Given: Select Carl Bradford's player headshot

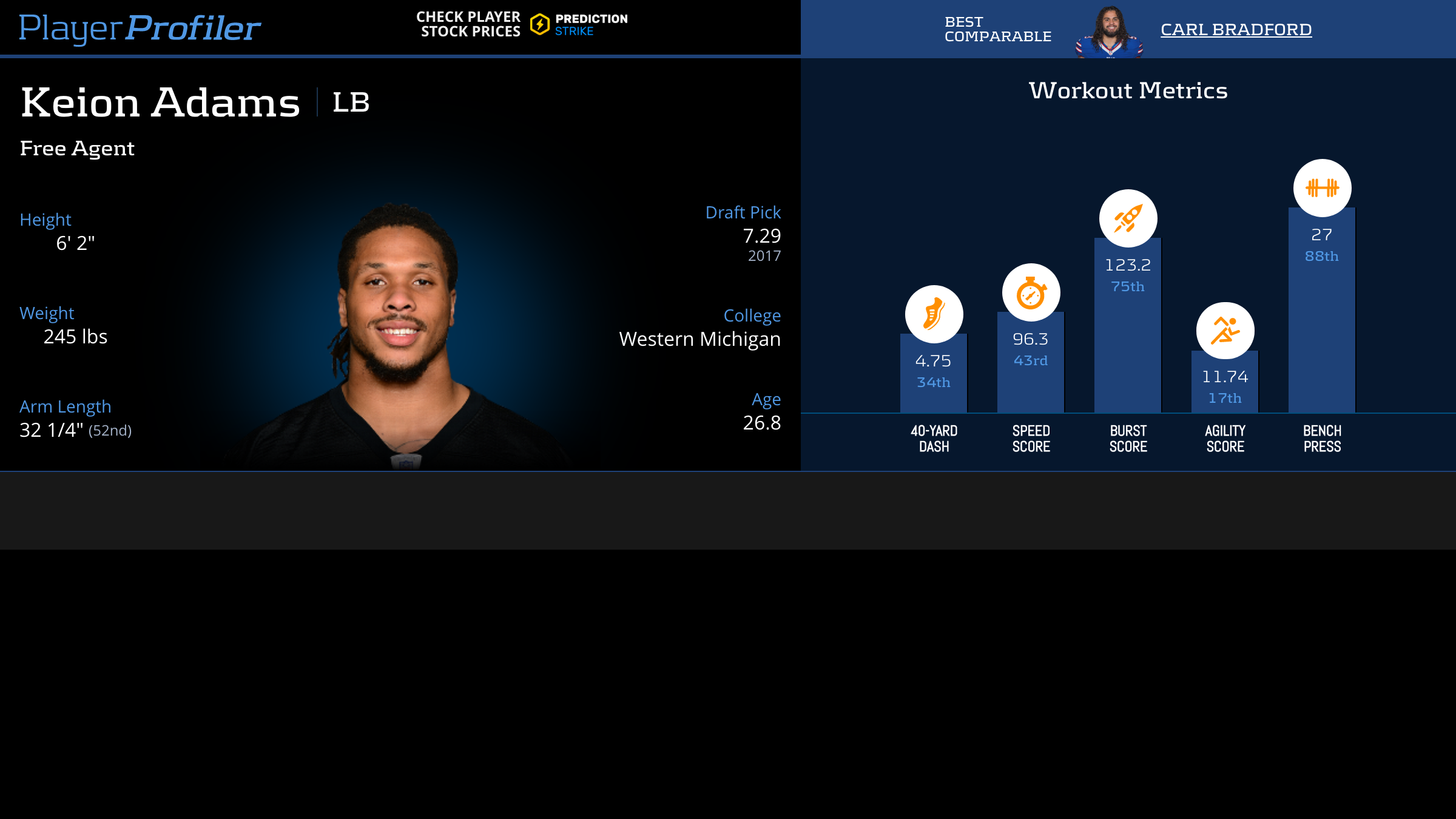Looking at the screenshot, I should 1110,32.
